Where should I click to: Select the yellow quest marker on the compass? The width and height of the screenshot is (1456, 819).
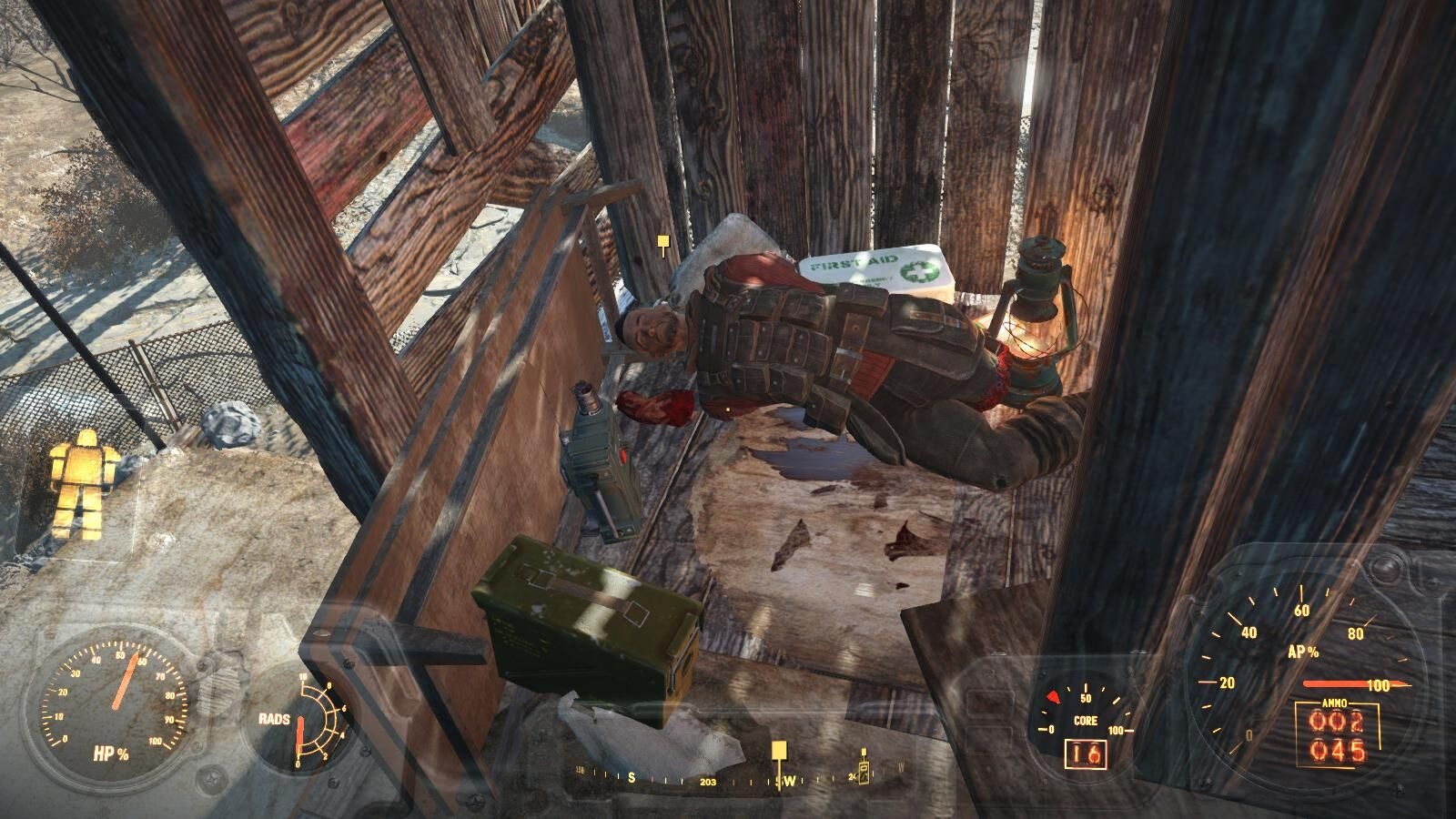(x=778, y=751)
